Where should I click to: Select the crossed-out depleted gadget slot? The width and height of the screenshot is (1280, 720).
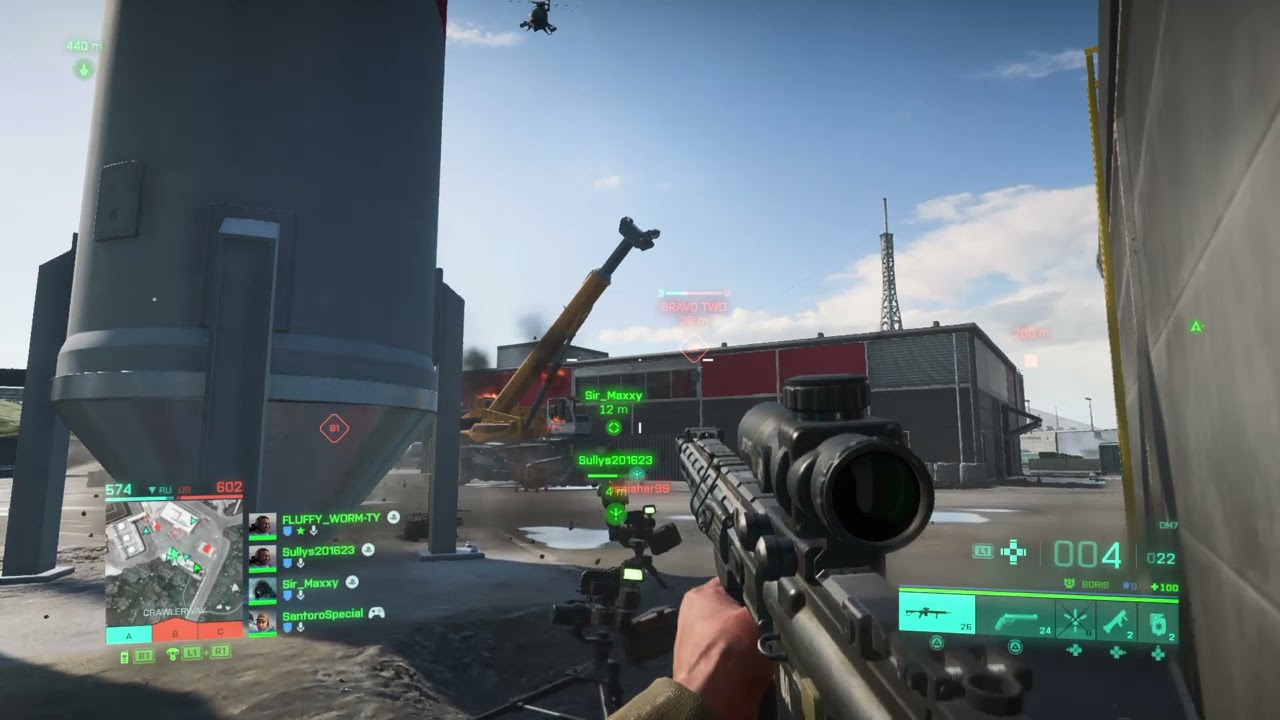(x=1075, y=621)
